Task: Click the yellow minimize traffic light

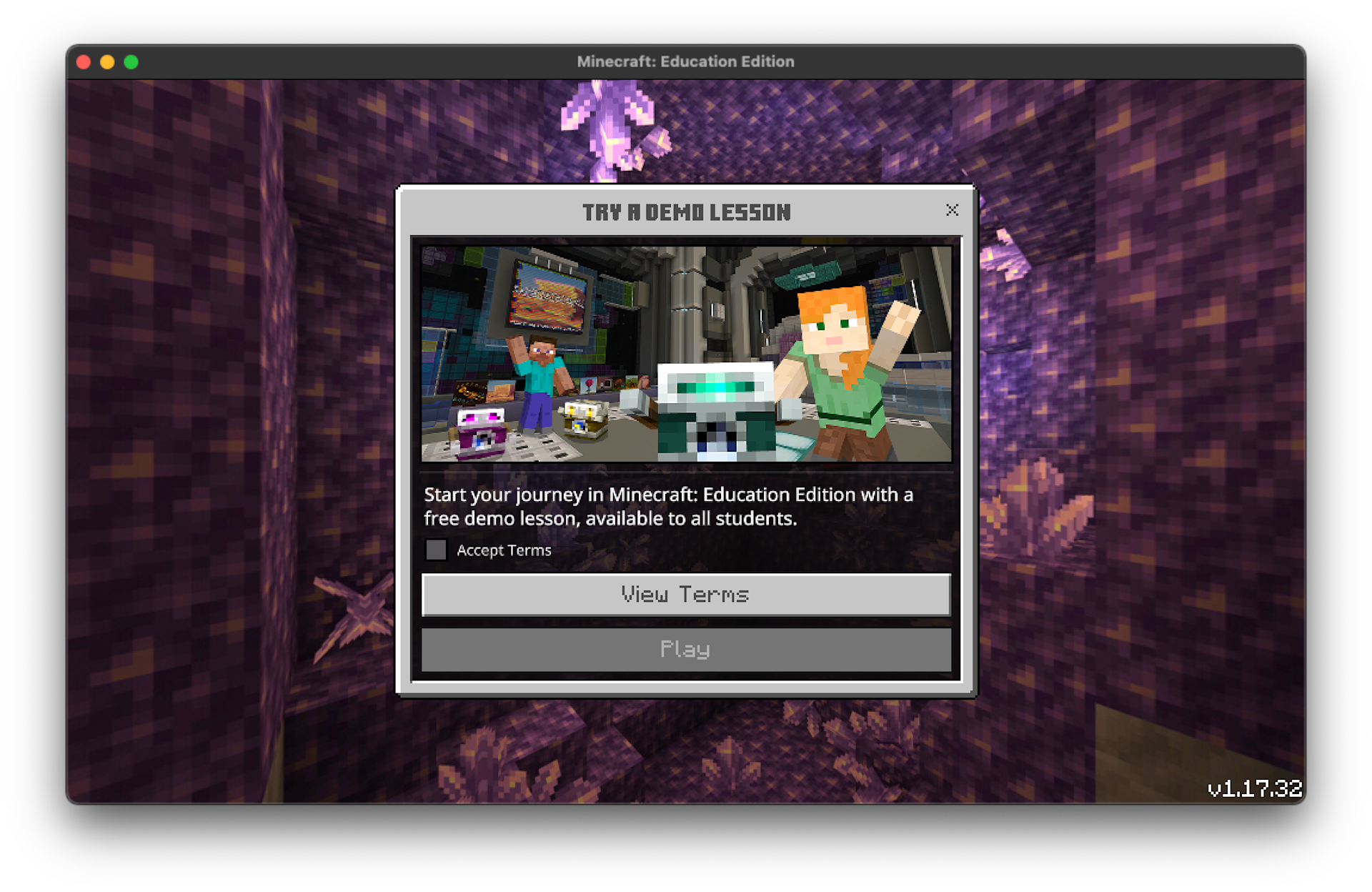Action: (107, 61)
